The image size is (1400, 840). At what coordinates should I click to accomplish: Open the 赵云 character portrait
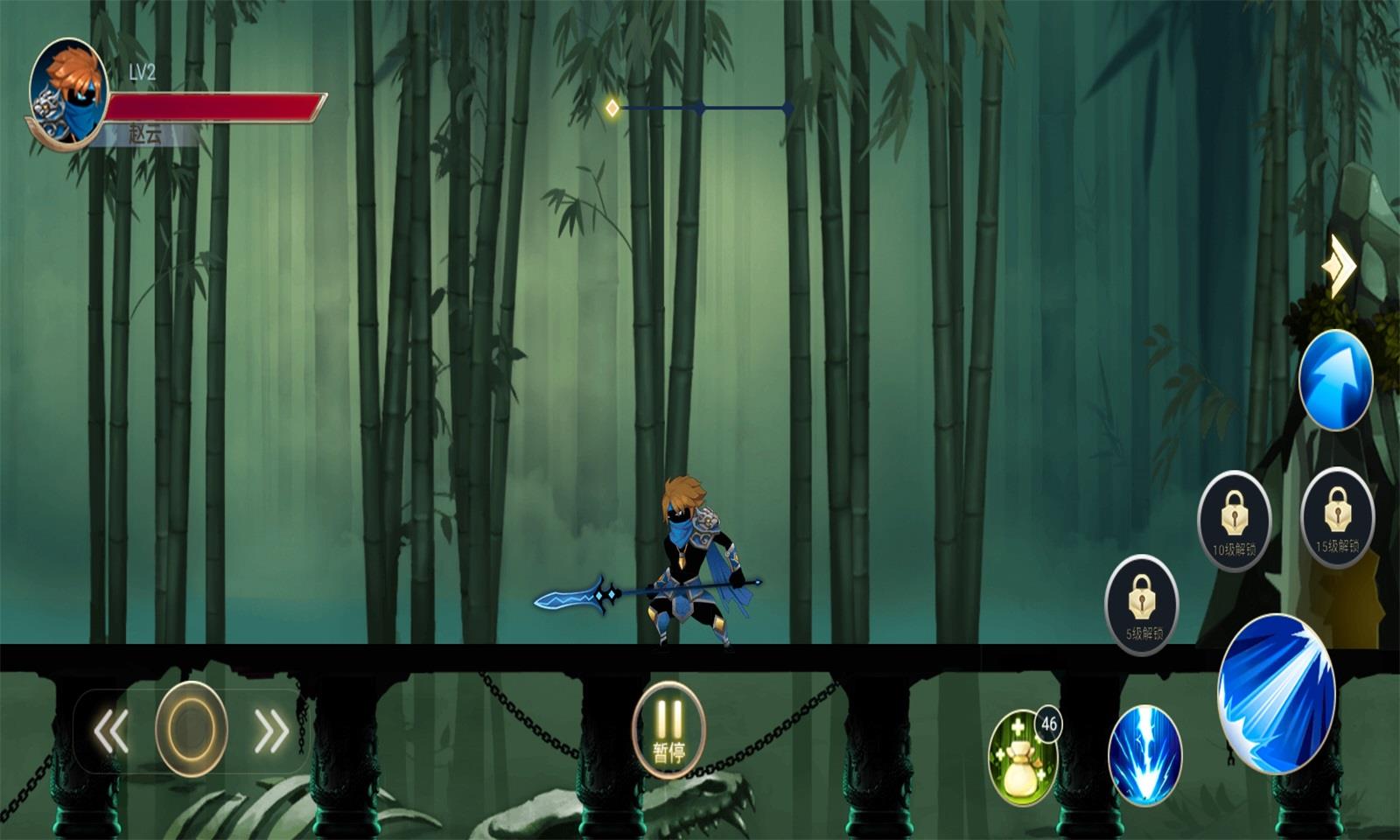tap(68, 92)
